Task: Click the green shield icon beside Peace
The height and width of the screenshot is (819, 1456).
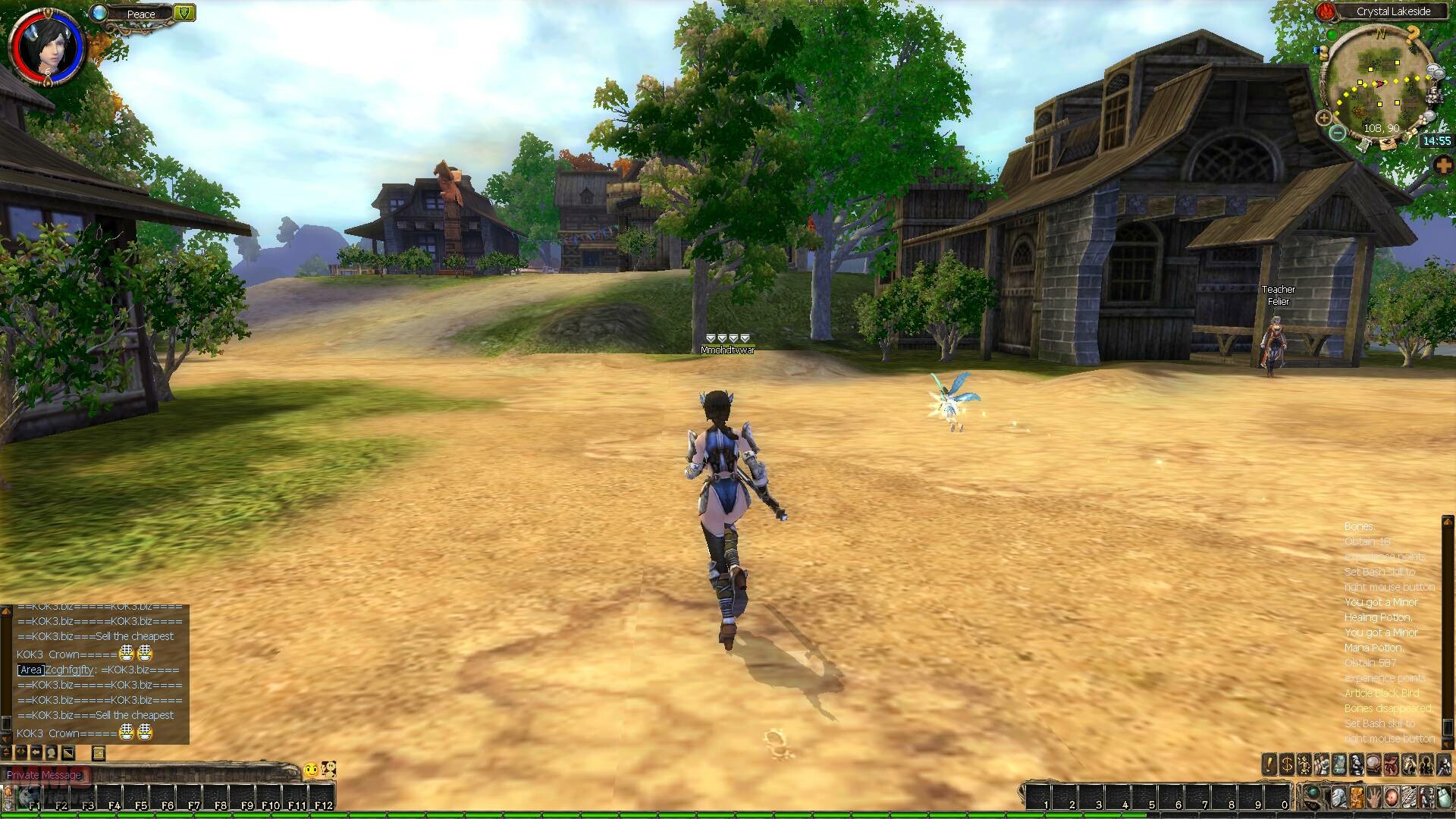Action: click(184, 12)
